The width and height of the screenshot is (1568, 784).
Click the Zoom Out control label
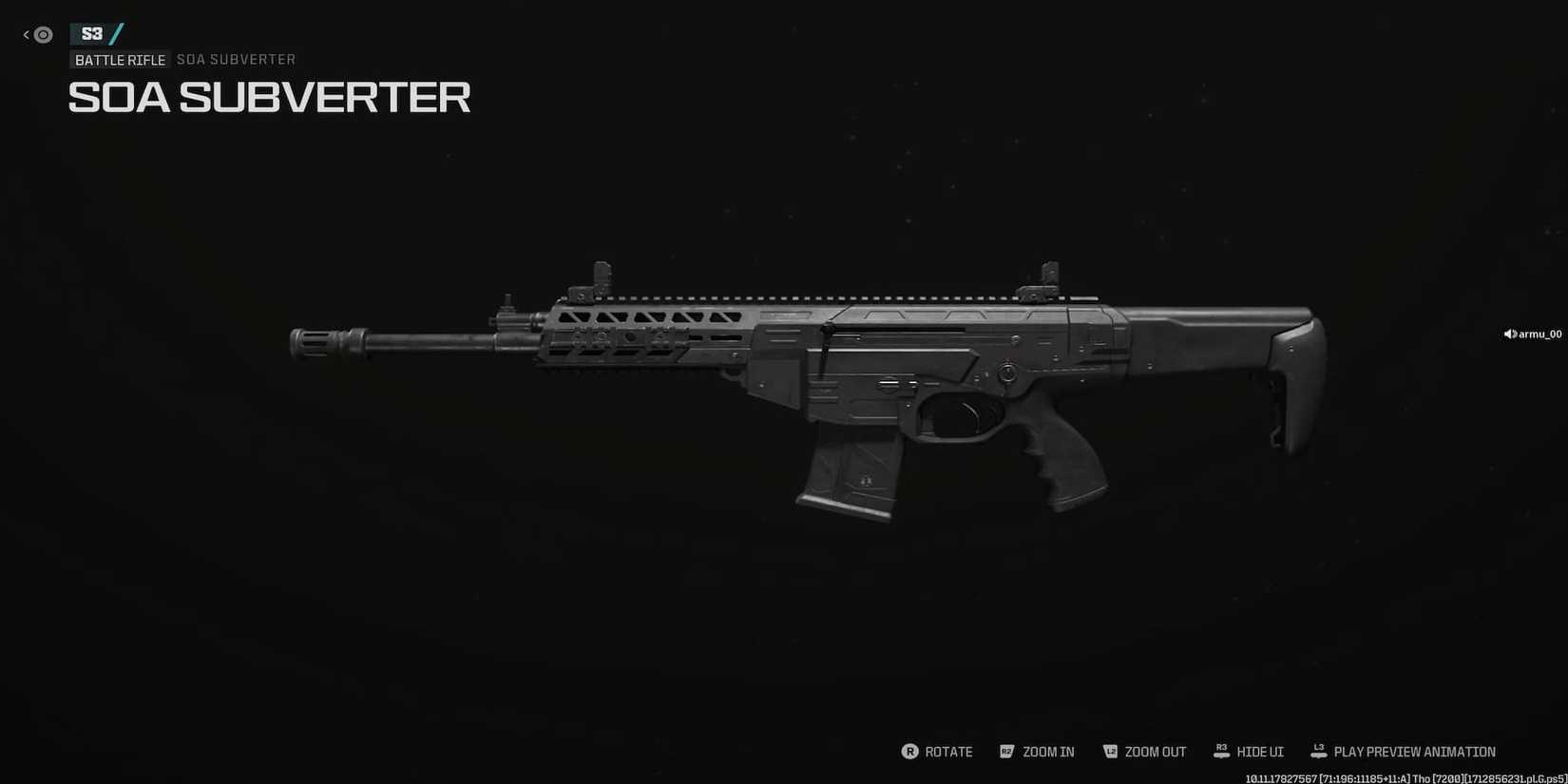(1157, 752)
